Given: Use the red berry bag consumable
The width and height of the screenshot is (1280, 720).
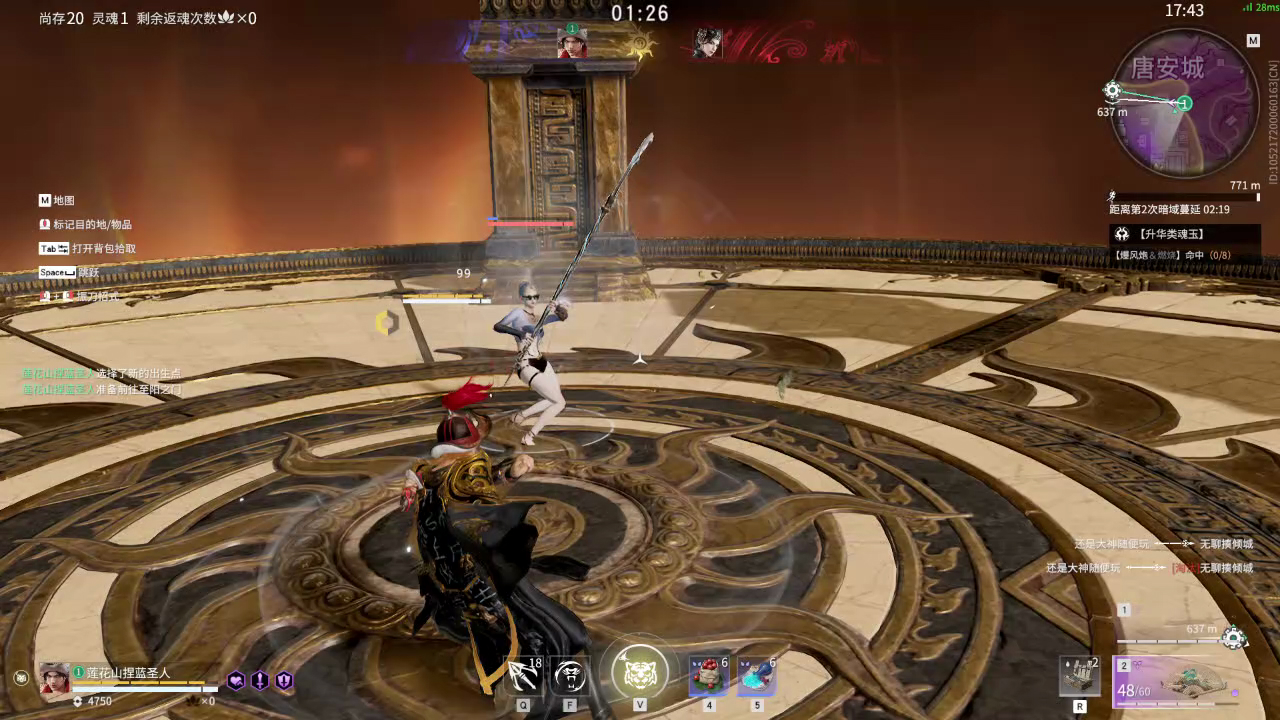Looking at the screenshot, I should coord(709,676).
